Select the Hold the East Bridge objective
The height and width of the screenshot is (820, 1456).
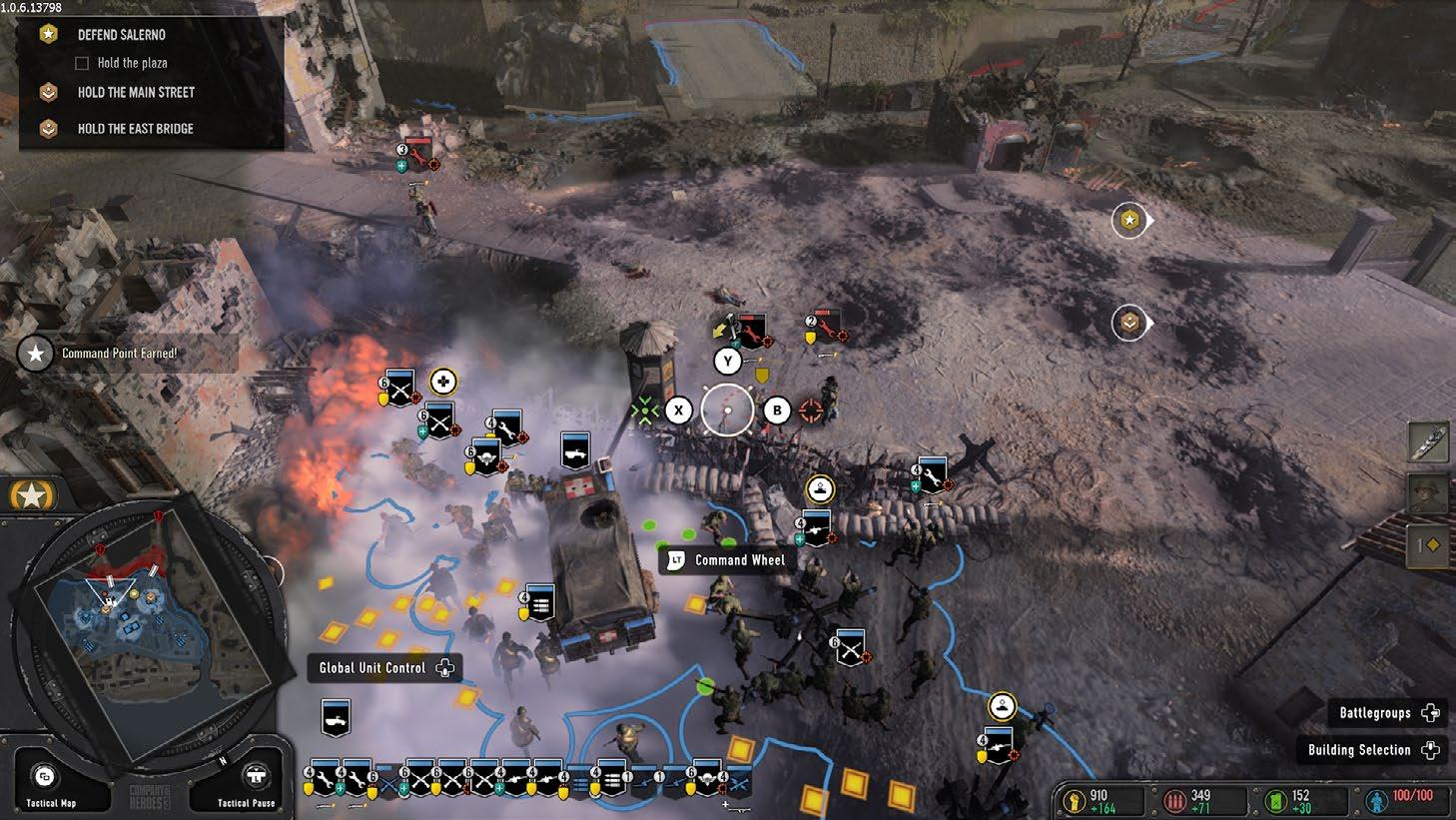(x=135, y=129)
